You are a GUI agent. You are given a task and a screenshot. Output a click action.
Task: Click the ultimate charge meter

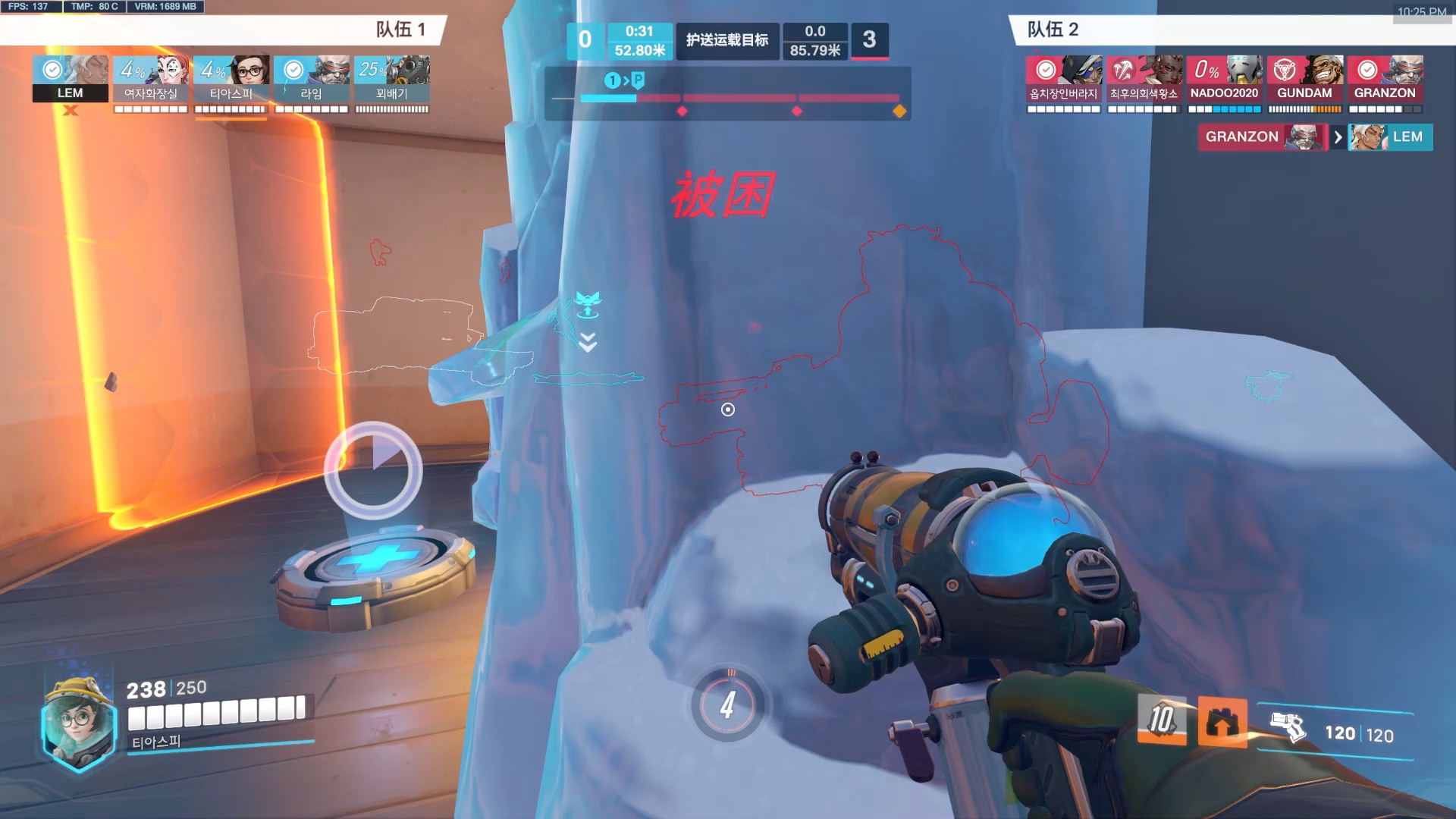pyautogui.click(x=727, y=705)
